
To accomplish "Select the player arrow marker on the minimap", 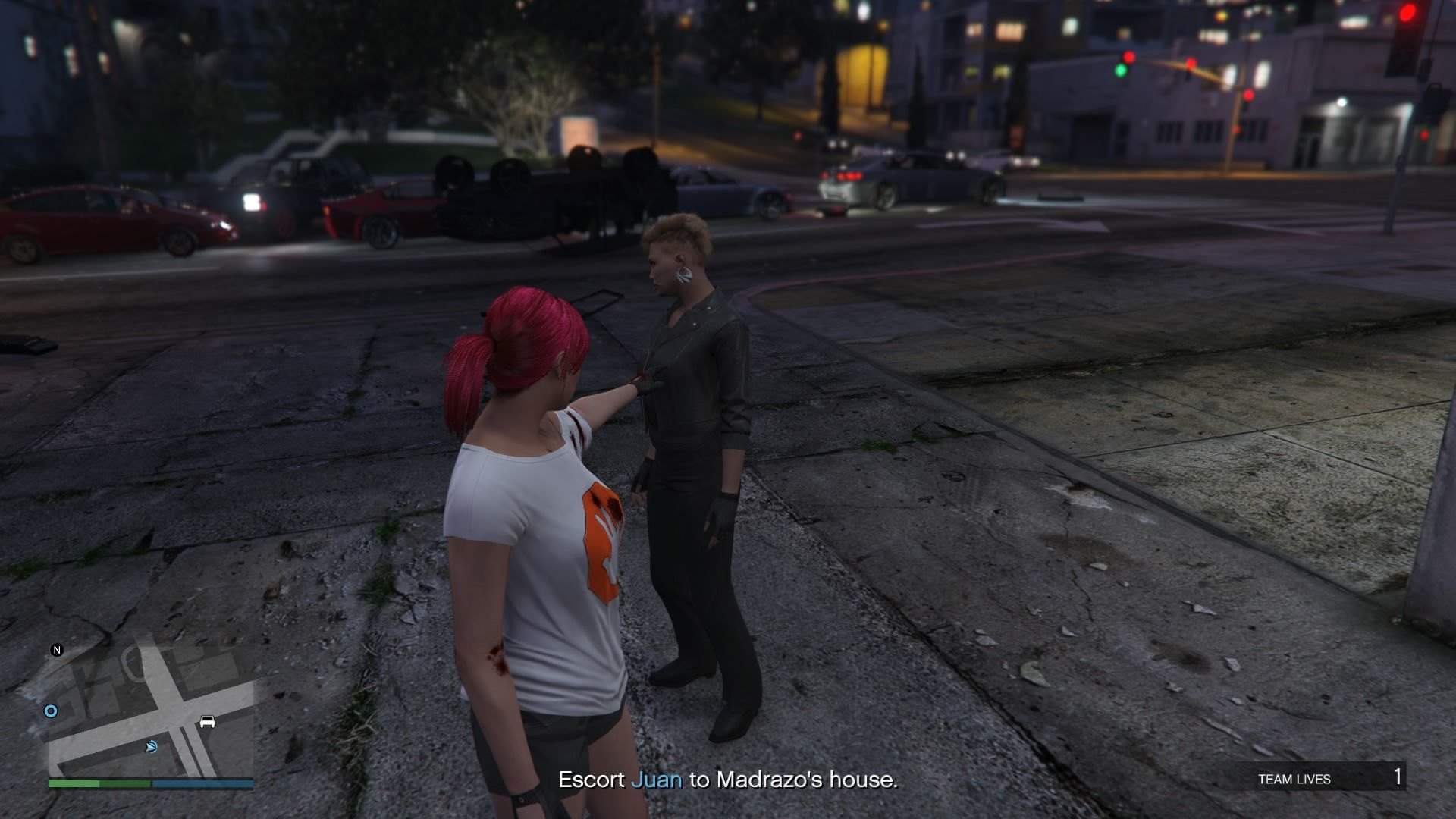I will 151,748.
